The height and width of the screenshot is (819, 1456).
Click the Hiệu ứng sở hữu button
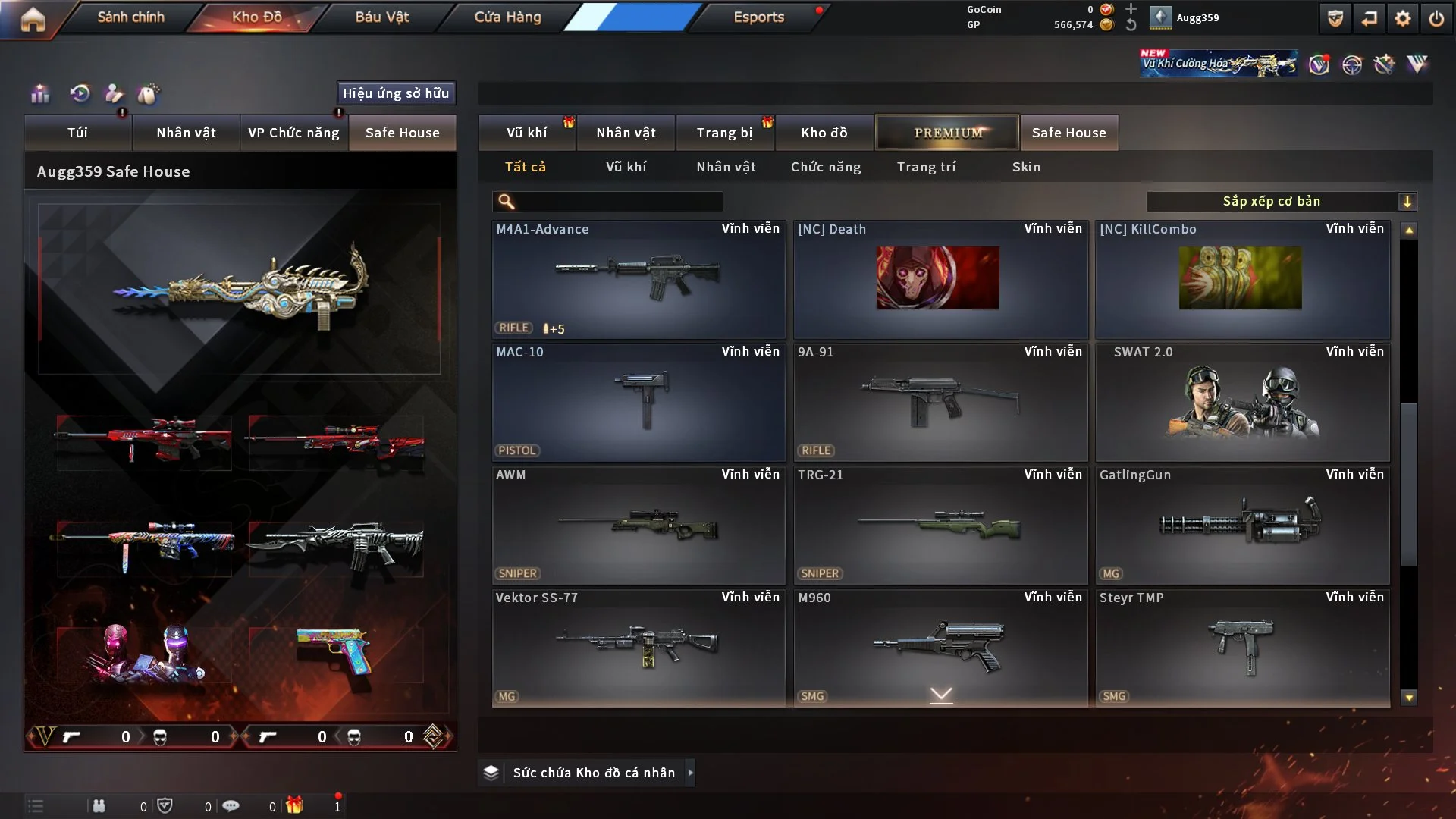pos(395,93)
